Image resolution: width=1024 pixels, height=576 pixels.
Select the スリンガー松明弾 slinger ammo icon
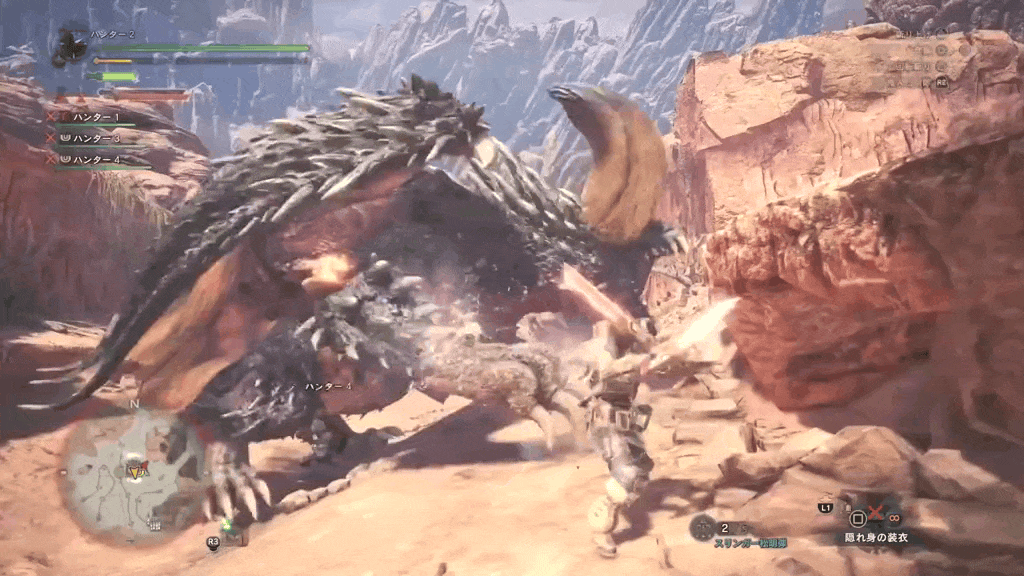point(703,527)
